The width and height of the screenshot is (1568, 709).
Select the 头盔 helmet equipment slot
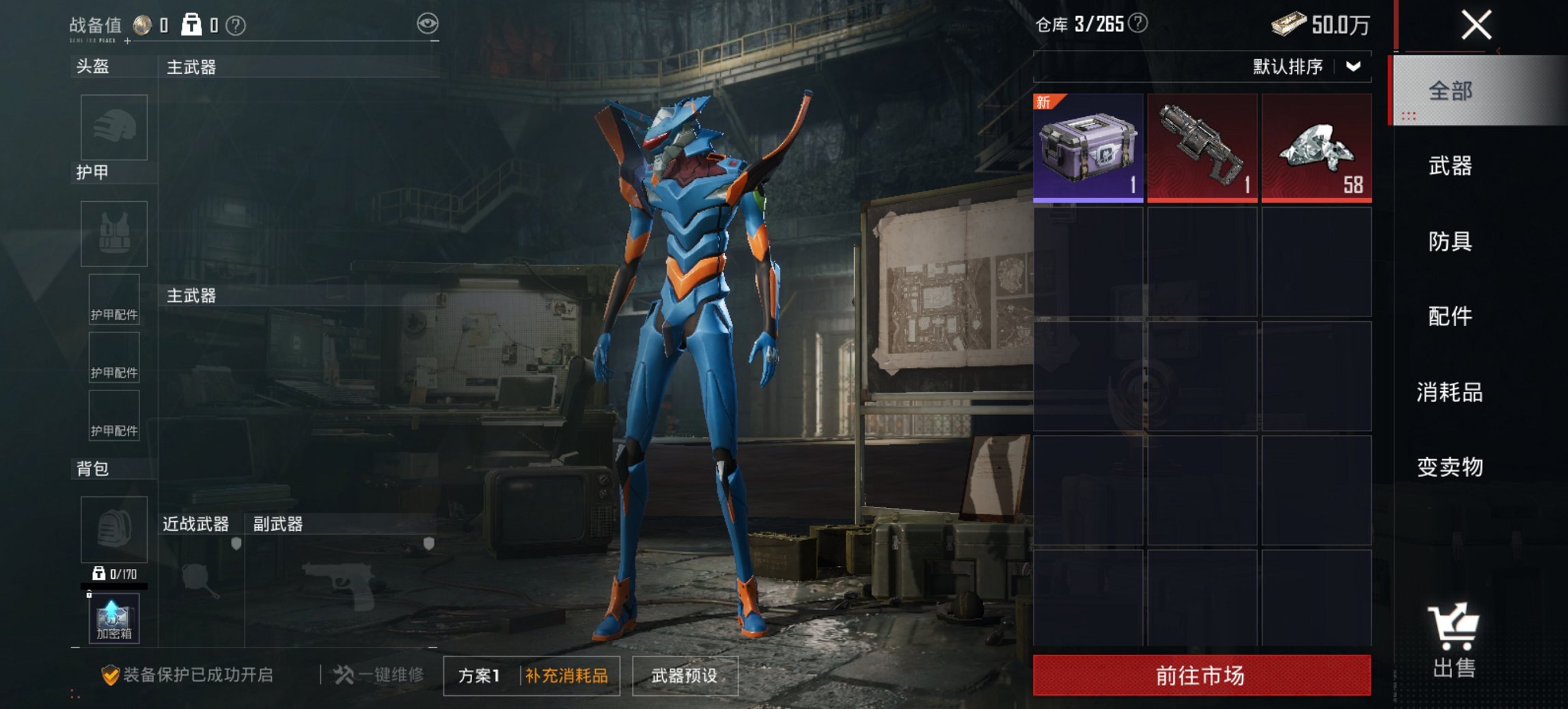115,128
